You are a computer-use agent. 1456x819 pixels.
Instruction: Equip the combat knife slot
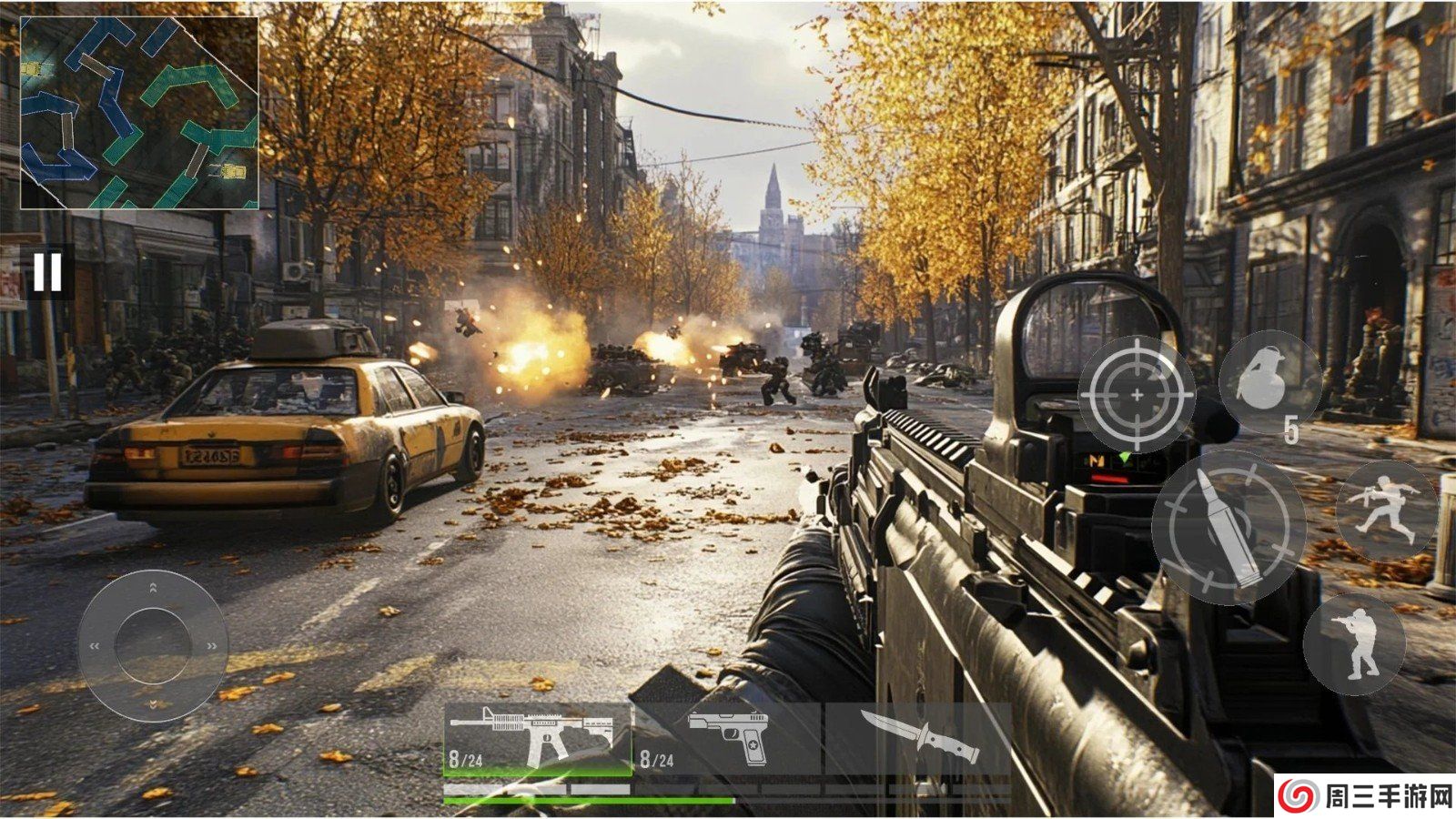[x=919, y=739]
